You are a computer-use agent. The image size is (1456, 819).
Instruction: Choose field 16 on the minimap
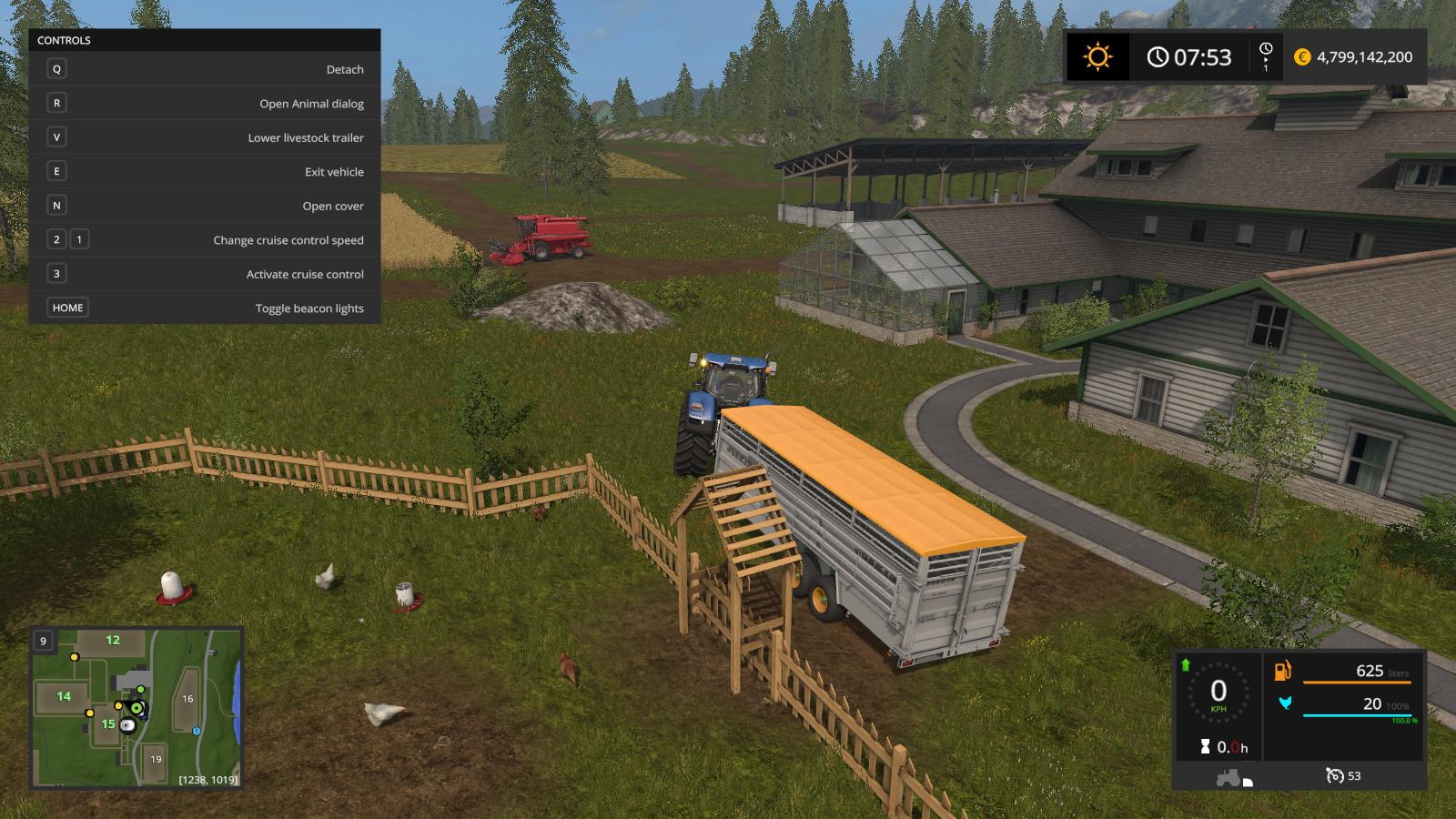pyautogui.click(x=187, y=699)
